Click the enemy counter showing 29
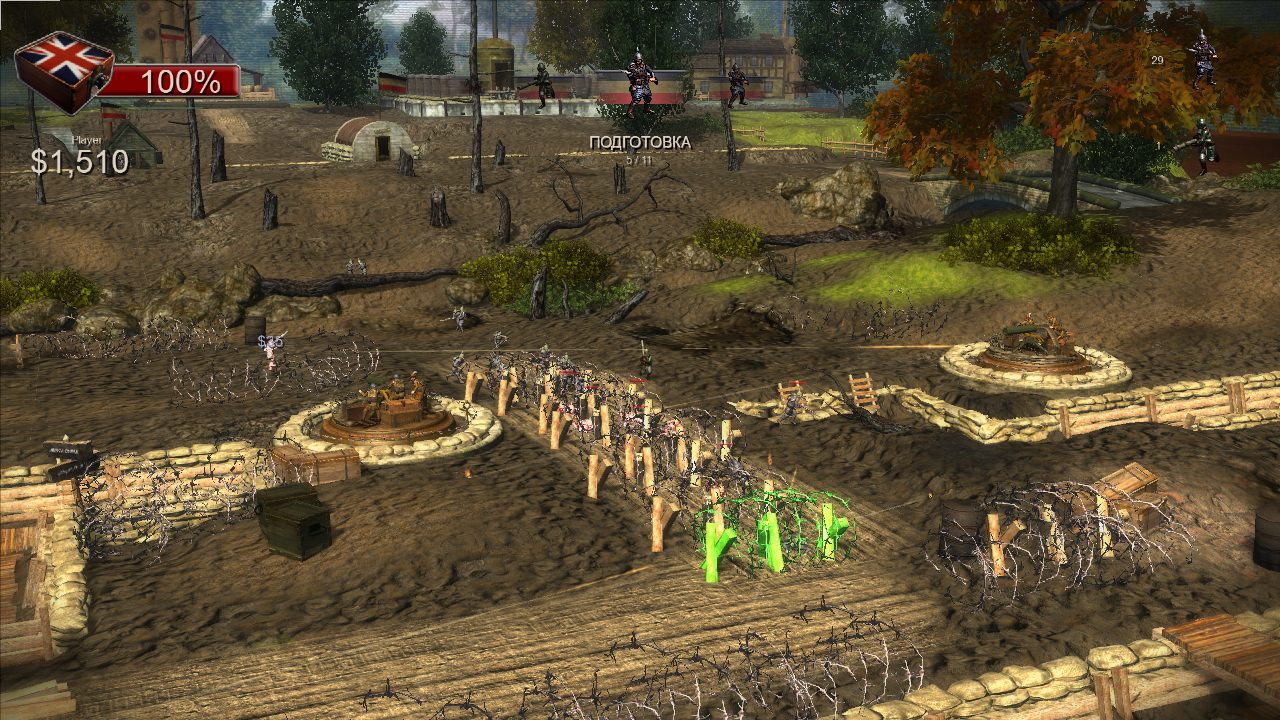The image size is (1280, 720). [1156, 62]
